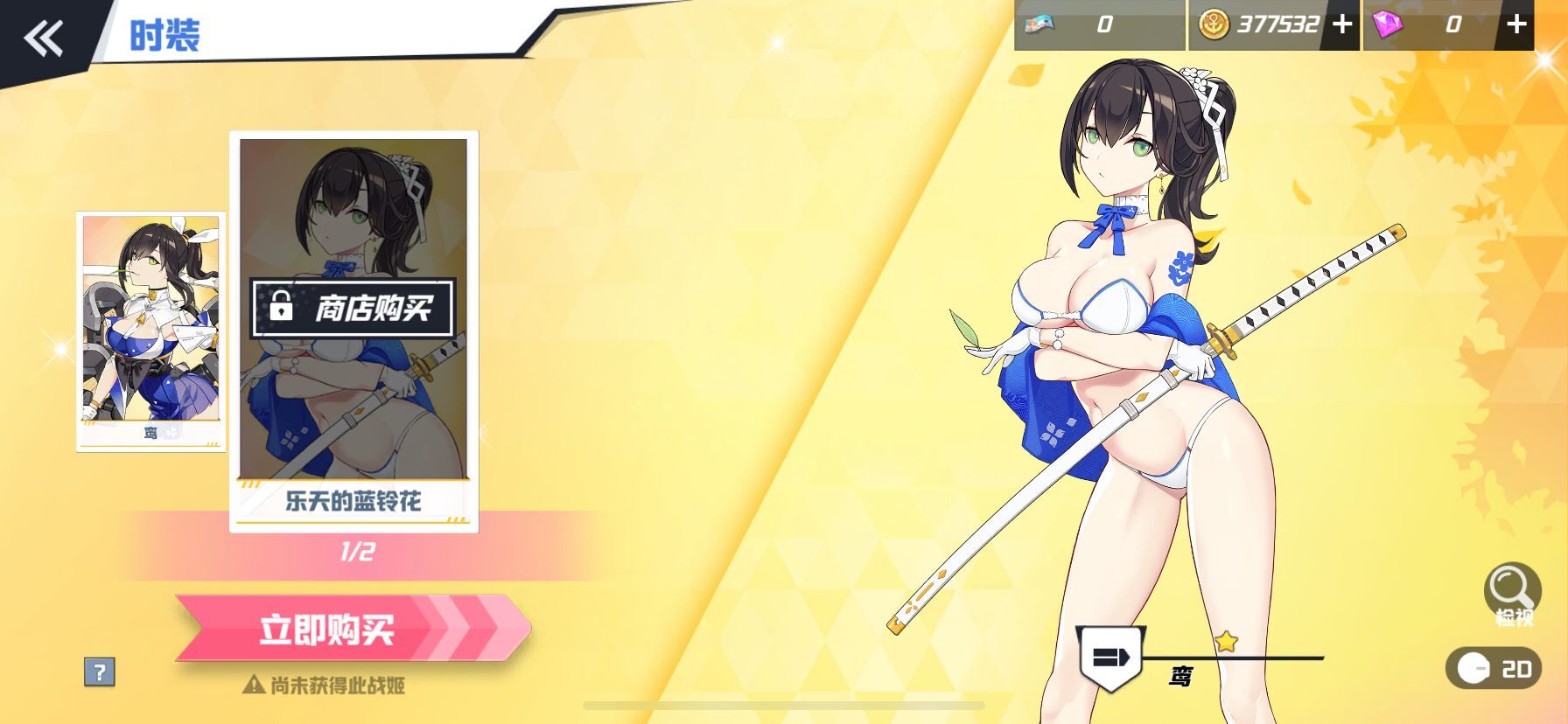Viewport: 1568px width, 724px height.
Task: Go back using the double-arrow button
Action: pyautogui.click(x=43, y=38)
